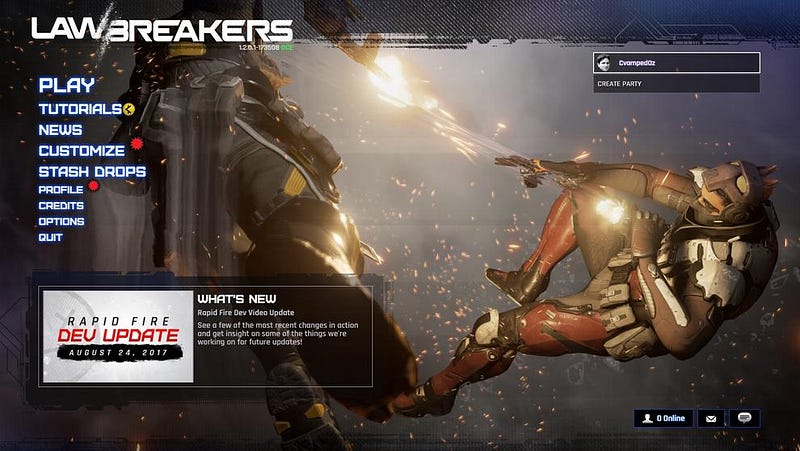This screenshot has height=451, width=800.
Task: Choose Create Party
Action: (676, 84)
